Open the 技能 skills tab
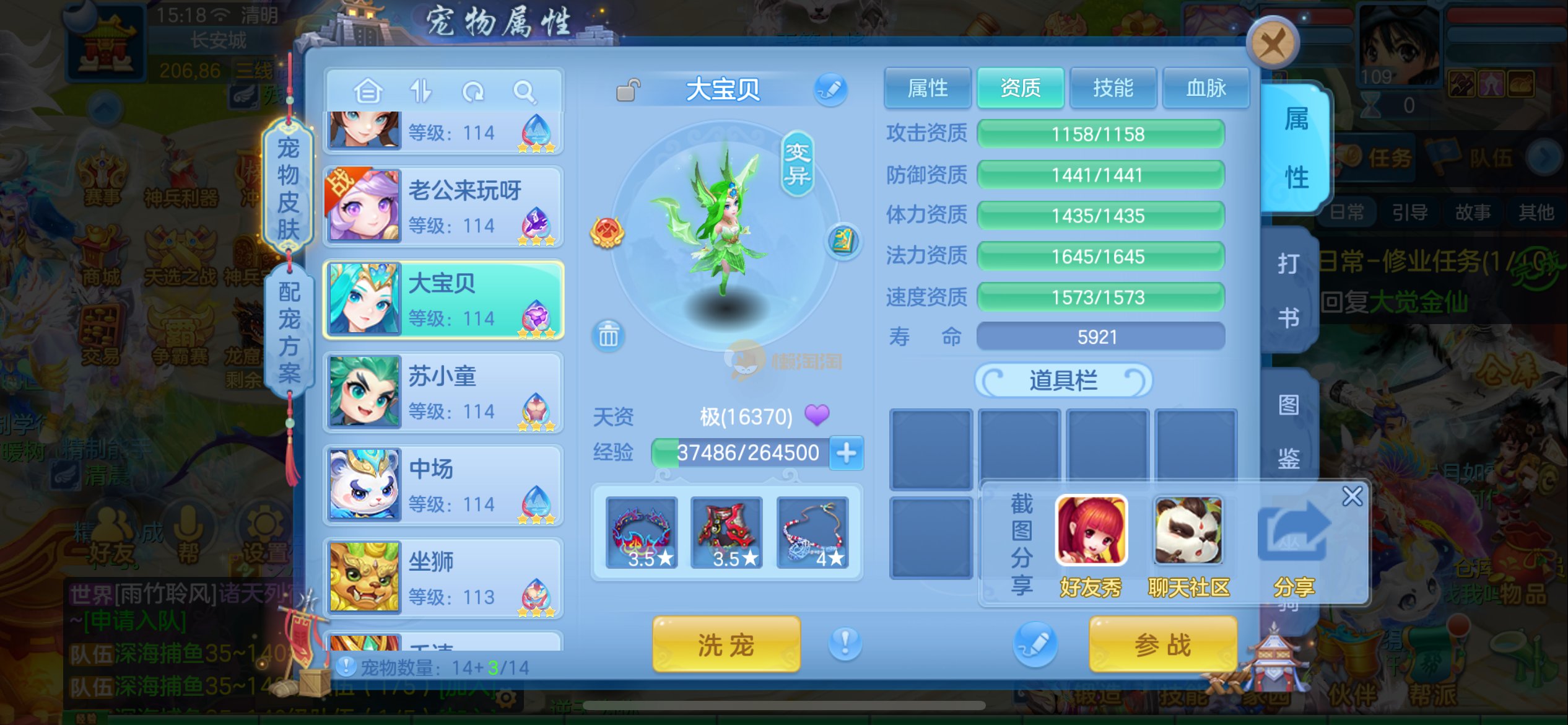The image size is (1568, 725). coord(1113,89)
